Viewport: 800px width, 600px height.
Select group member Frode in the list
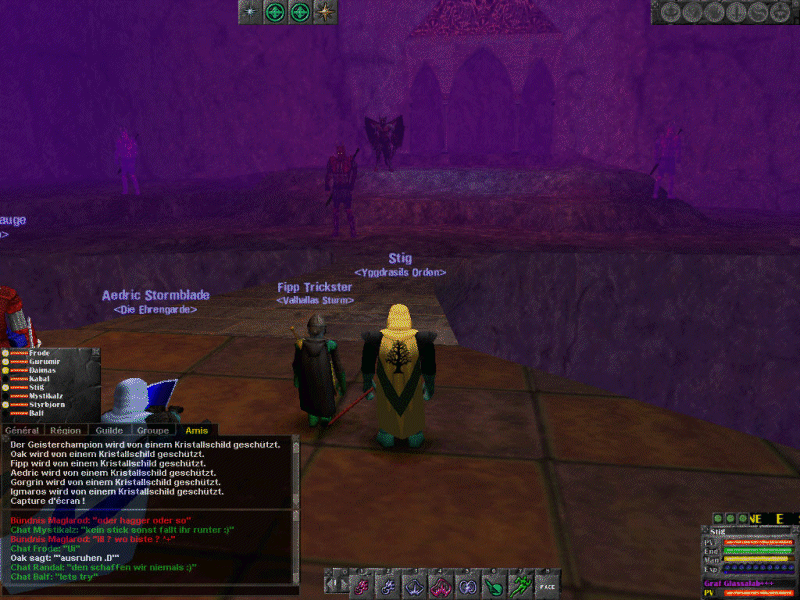pos(38,353)
